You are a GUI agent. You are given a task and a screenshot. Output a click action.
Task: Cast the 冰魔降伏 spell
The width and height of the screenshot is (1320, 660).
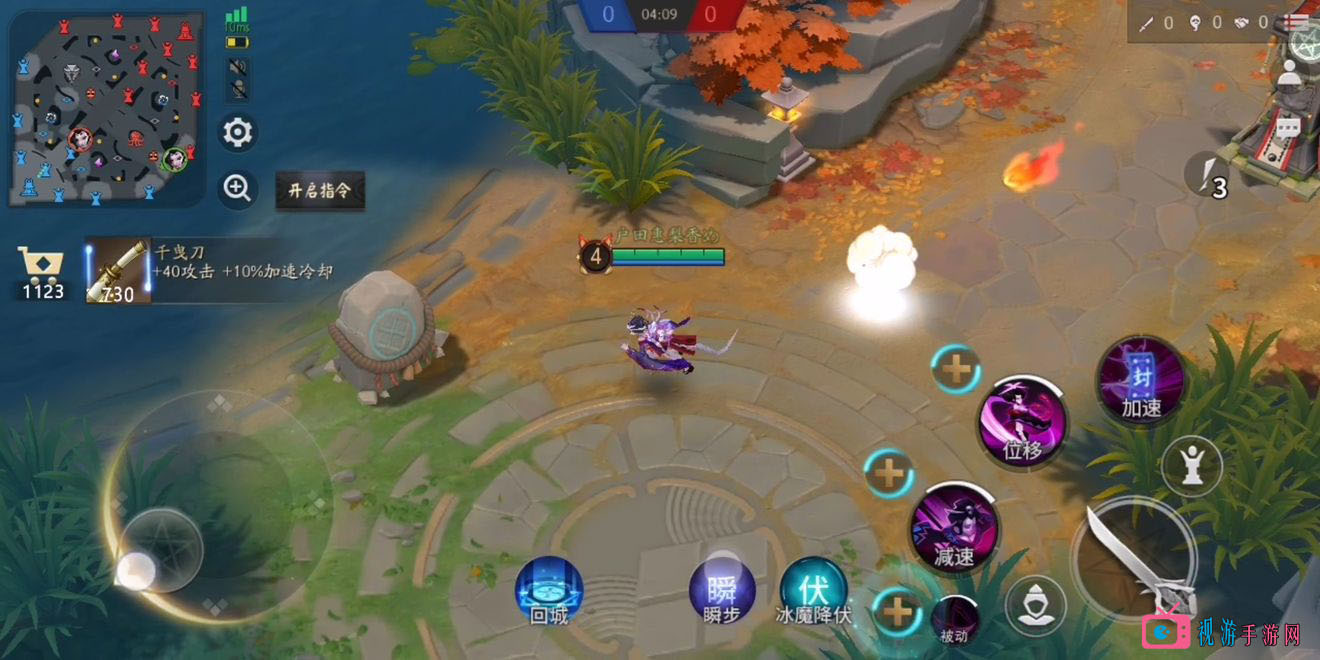[x=814, y=590]
